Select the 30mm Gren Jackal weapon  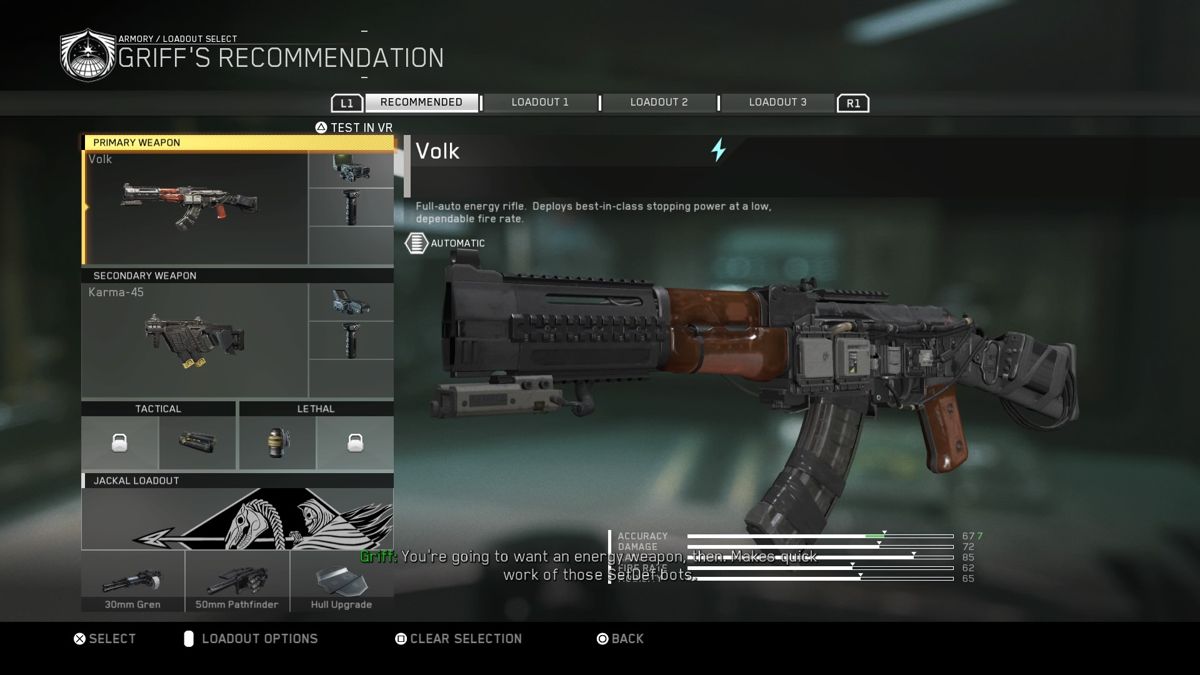coord(133,581)
